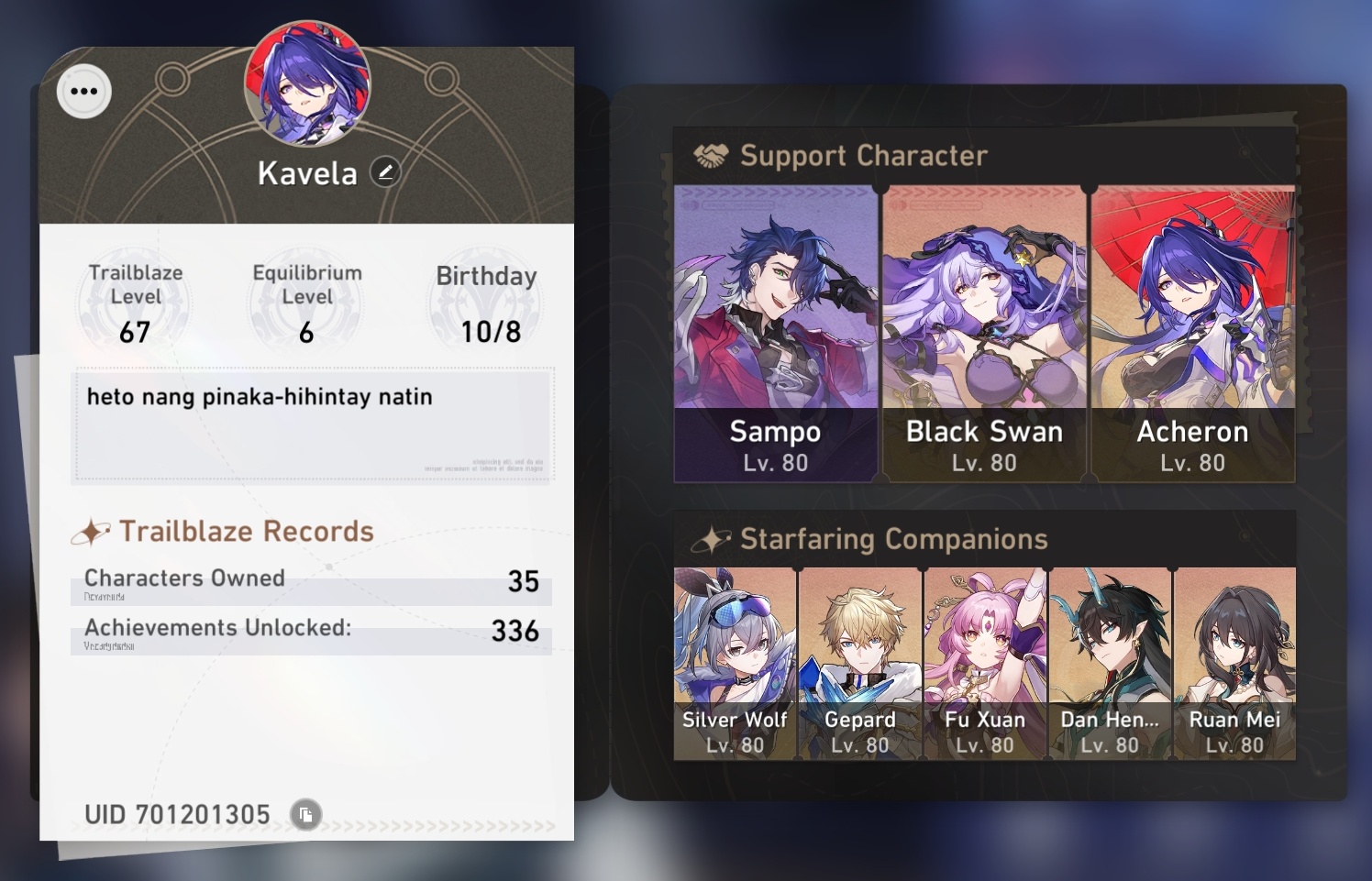Open Black Swan's character card
Screen dimensions: 1372x881
pos(984,330)
